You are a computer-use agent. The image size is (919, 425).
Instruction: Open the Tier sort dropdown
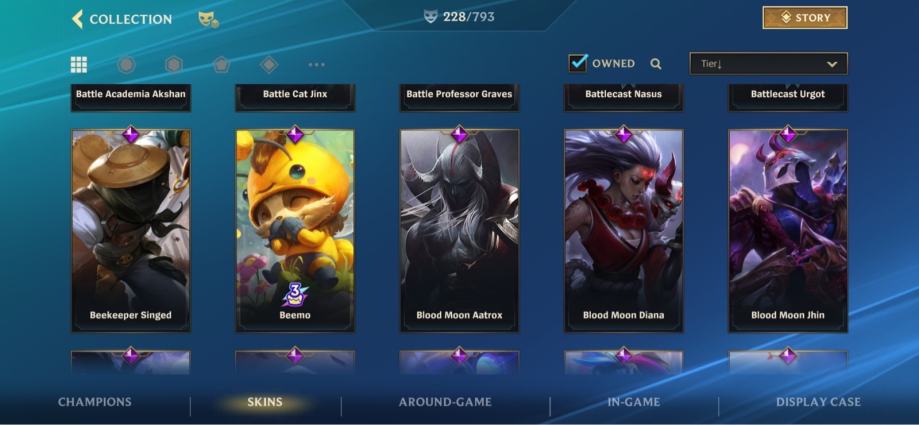[768, 64]
